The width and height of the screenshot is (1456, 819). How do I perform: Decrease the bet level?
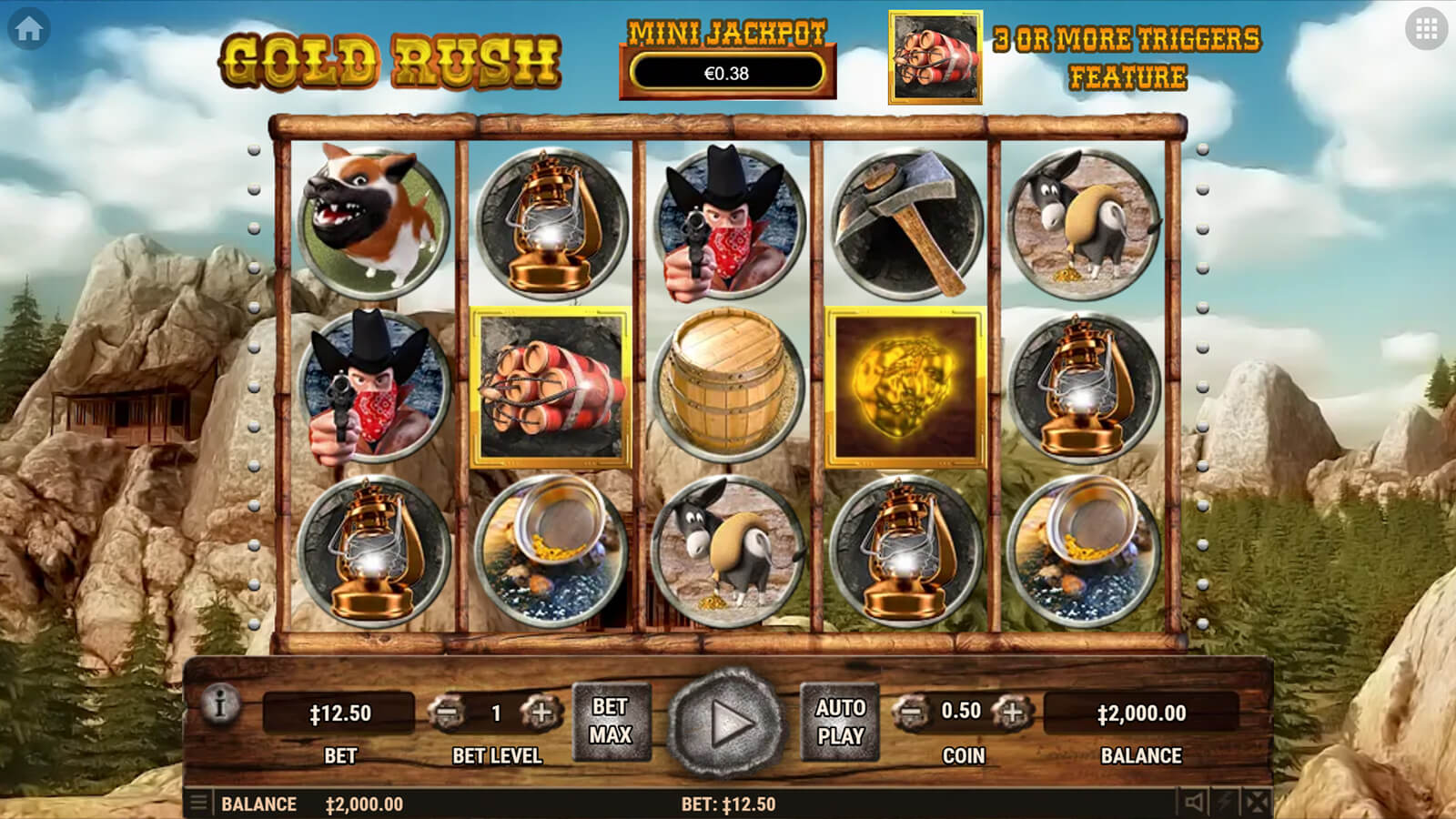click(x=447, y=713)
